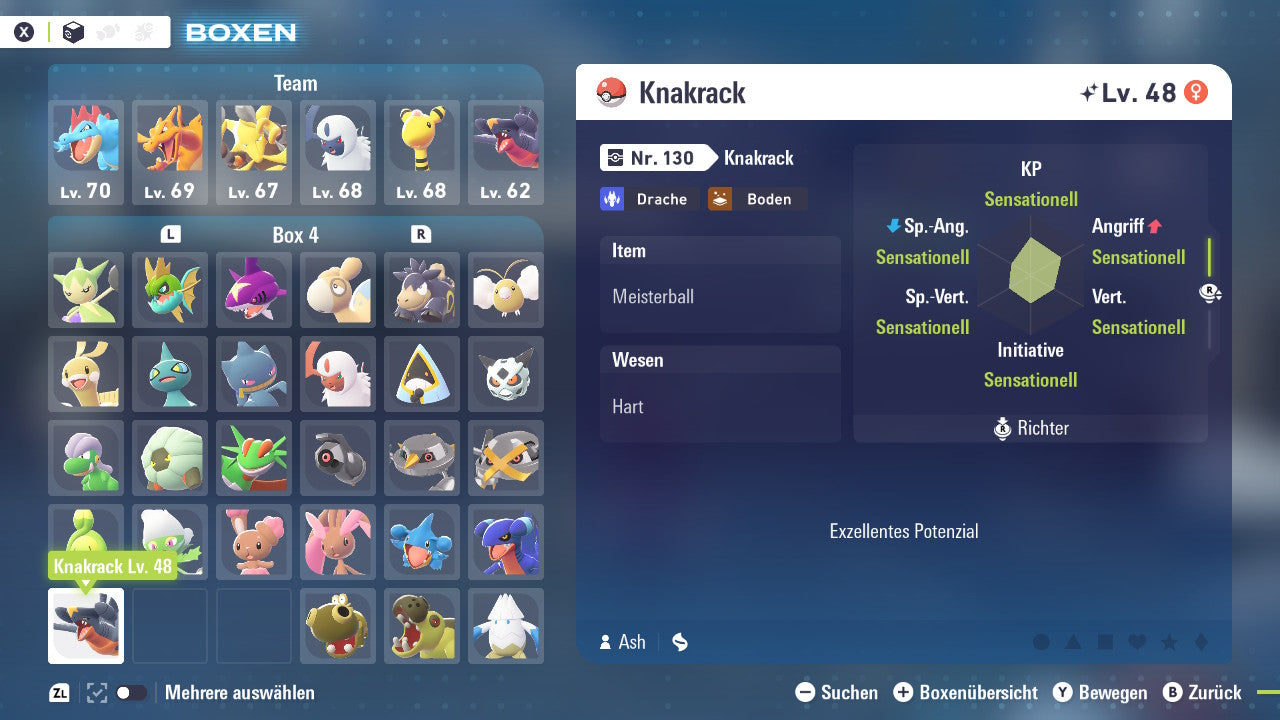This screenshot has height=720, width=1280.
Task: Click the trainer icon next to Ash
Action: coord(607,642)
